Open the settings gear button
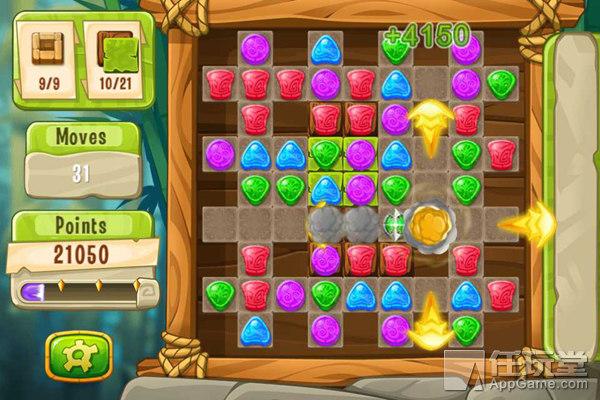The image size is (600, 400). pyautogui.click(x=71, y=353)
